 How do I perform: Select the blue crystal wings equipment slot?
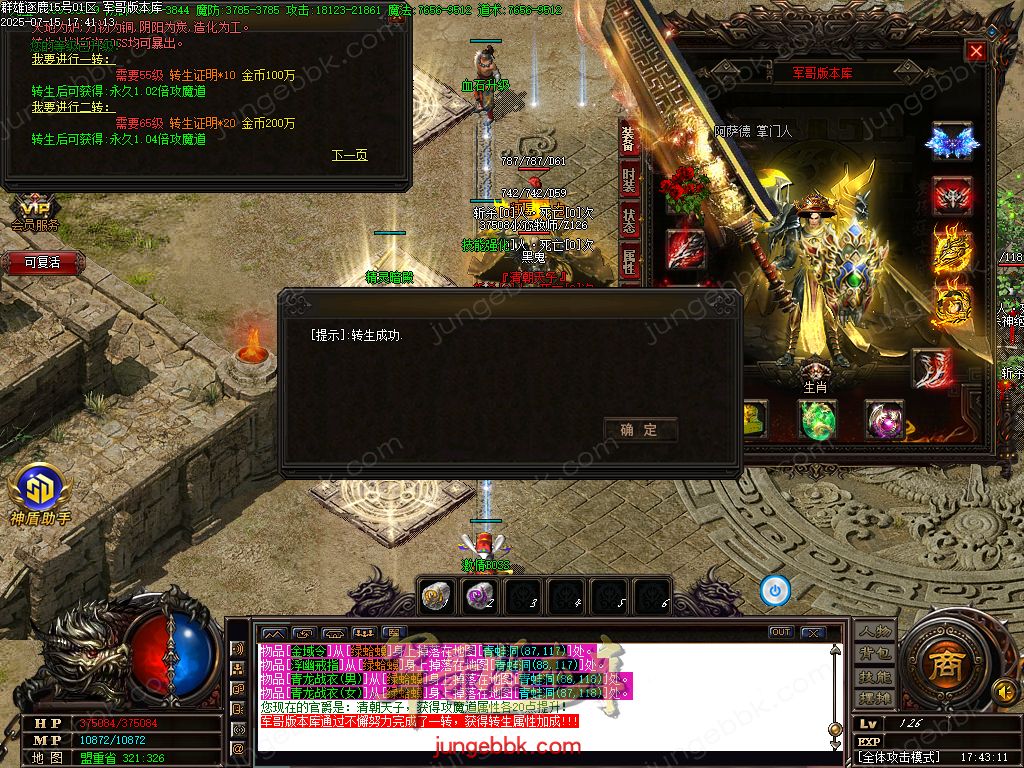pos(951,142)
